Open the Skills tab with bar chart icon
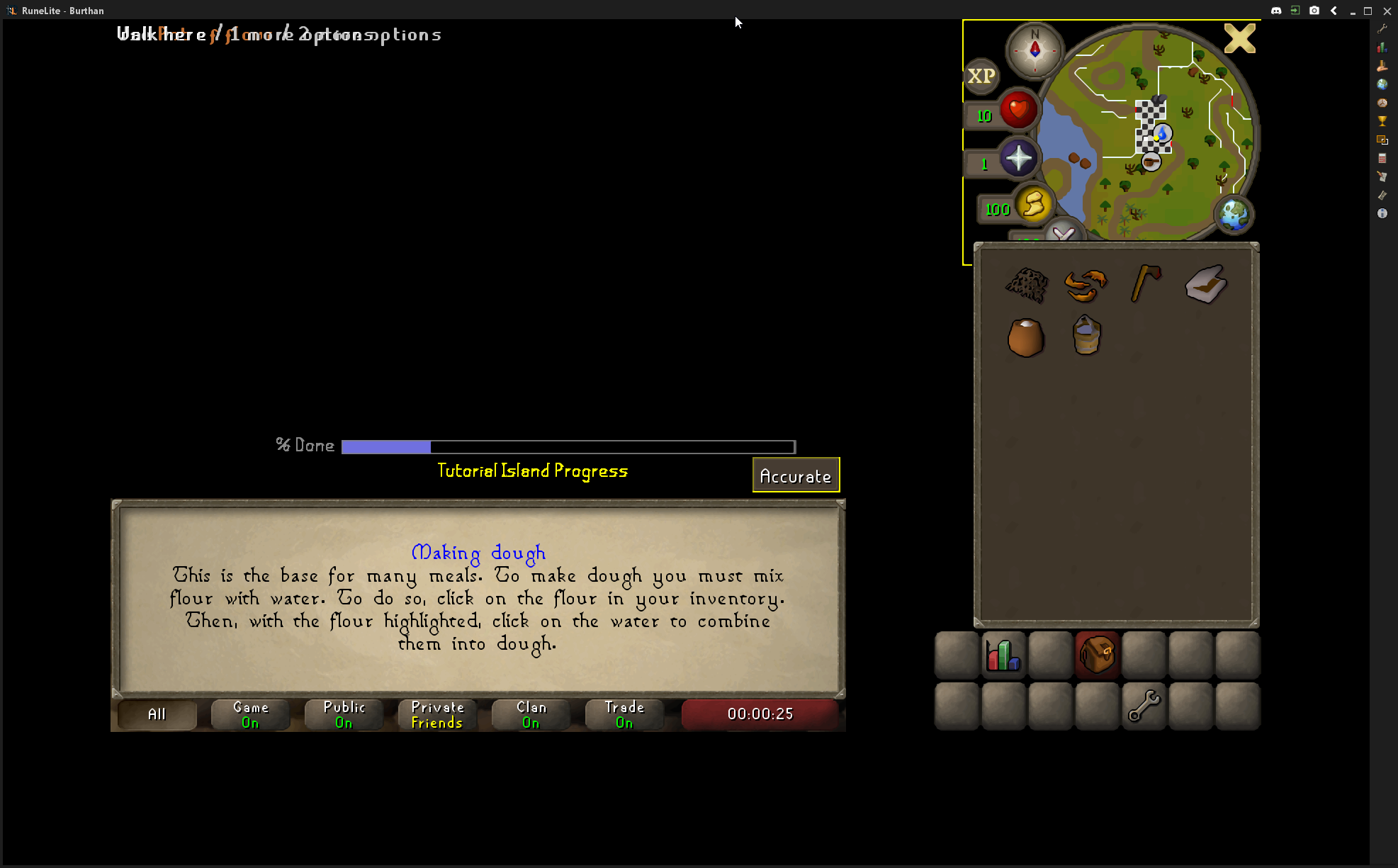 [1003, 655]
